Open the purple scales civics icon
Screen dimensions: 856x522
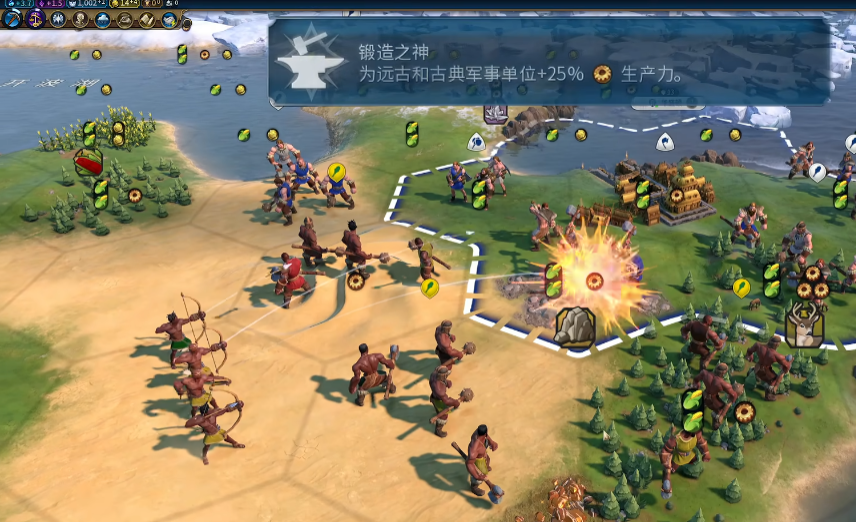coord(34,19)
